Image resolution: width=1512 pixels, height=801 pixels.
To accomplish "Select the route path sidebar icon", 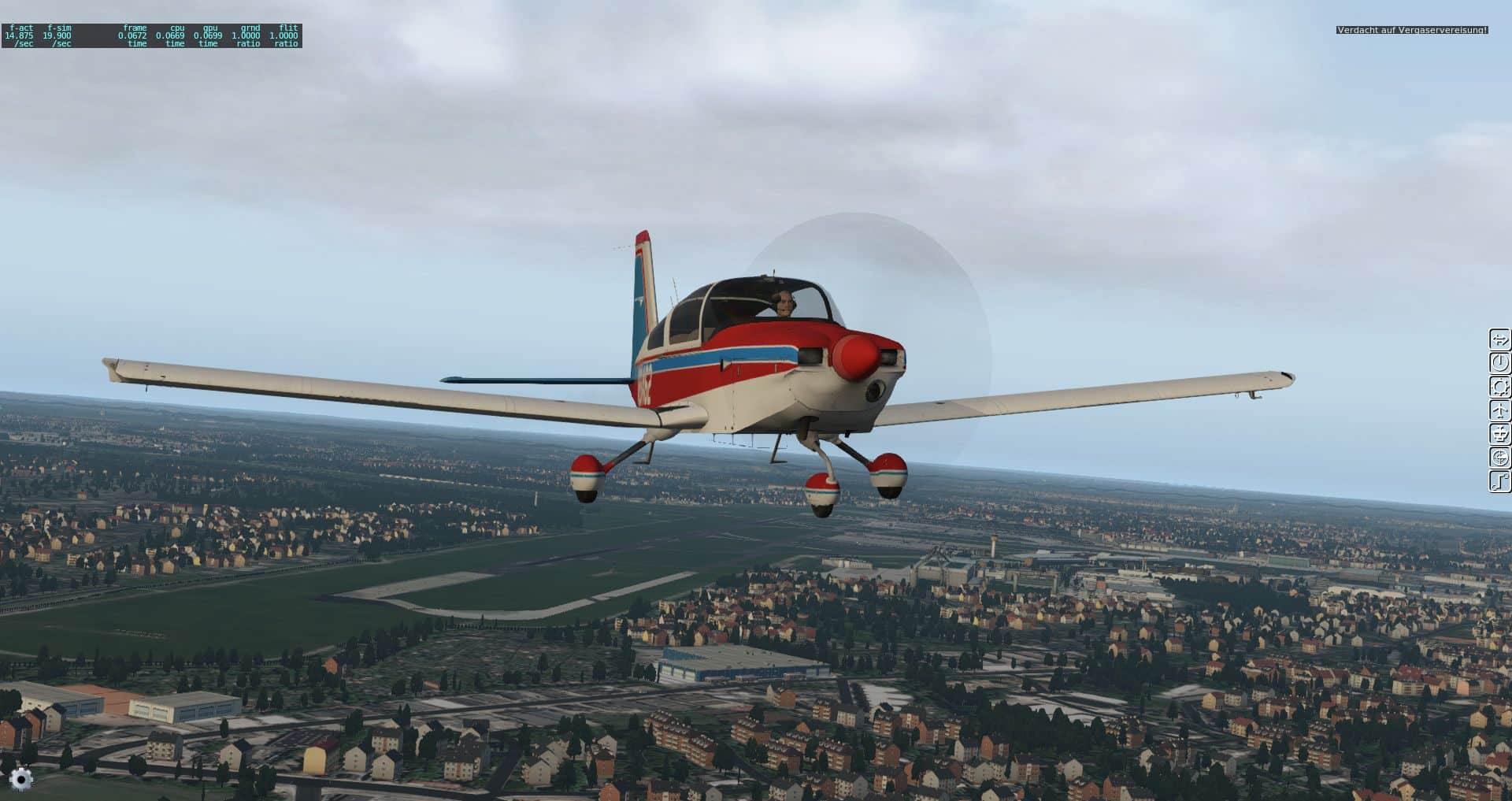I will pos(1499,481).
